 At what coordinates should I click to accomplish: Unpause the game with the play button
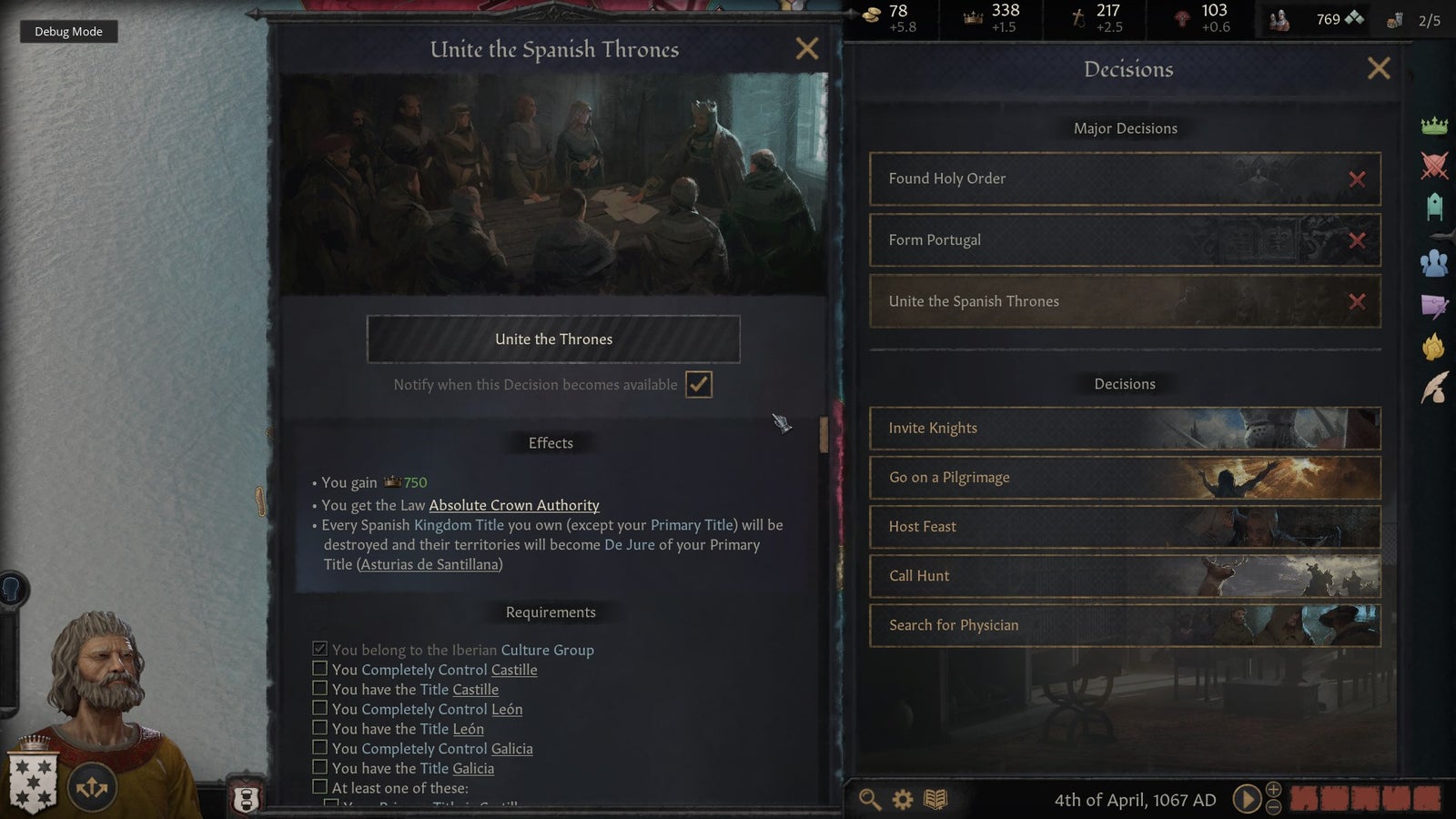[1248, 798]
